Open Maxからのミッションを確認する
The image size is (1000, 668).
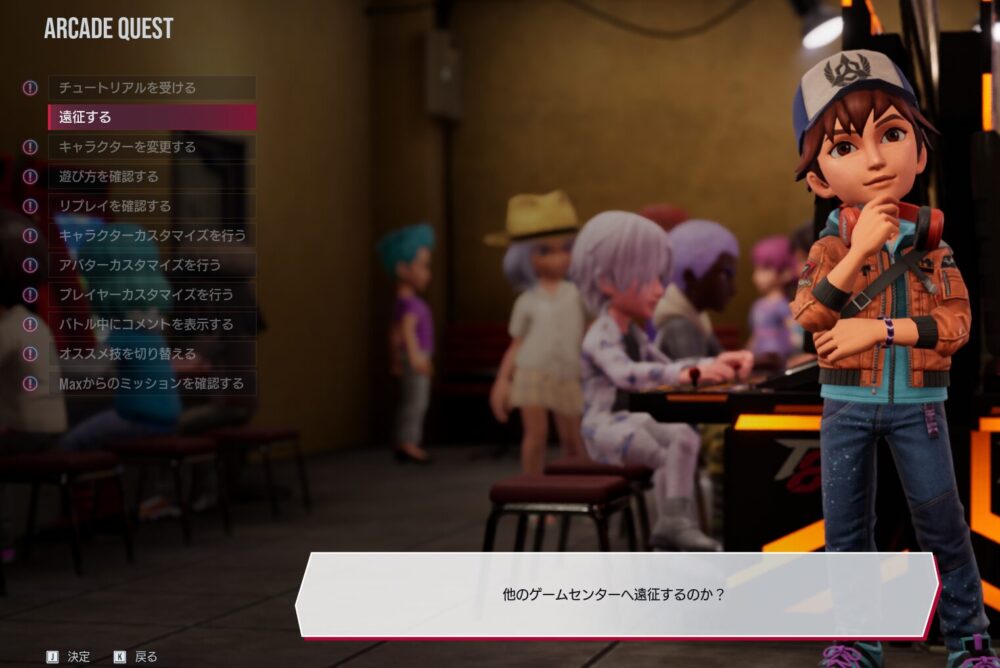[x=152, y=383]
